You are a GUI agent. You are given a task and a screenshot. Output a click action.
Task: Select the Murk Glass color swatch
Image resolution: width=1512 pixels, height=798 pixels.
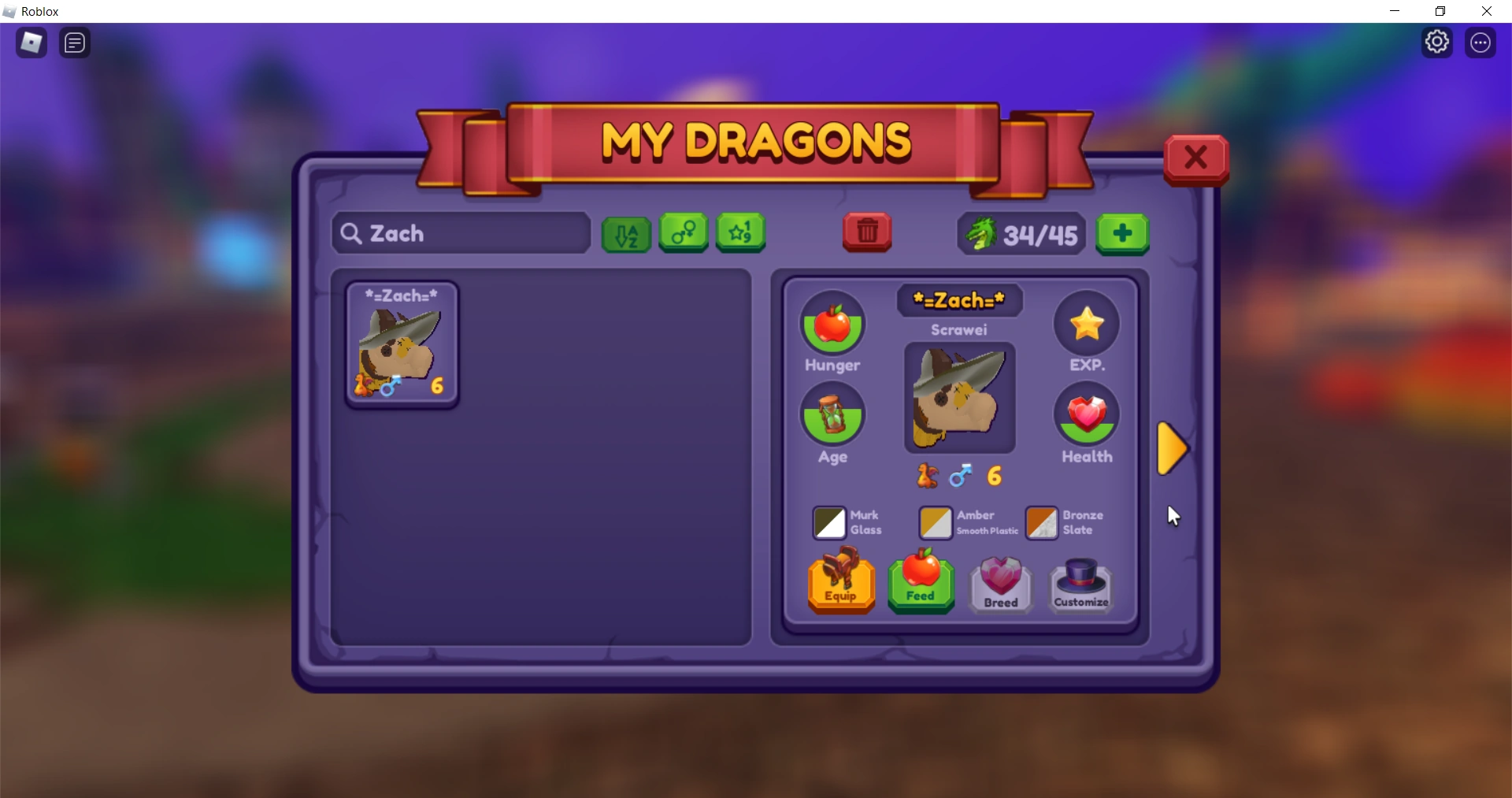[x=829, y=523]
